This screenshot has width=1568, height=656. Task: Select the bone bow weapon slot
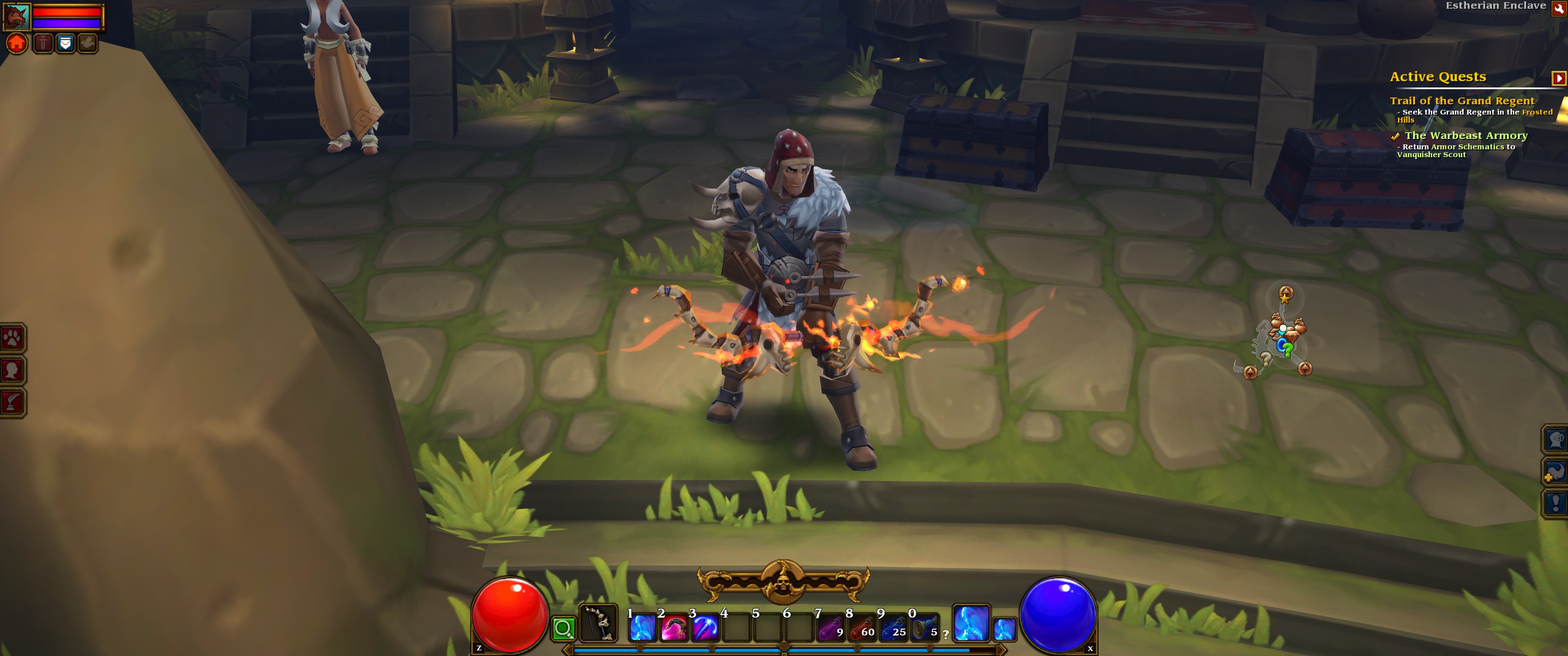click(598, 623)
